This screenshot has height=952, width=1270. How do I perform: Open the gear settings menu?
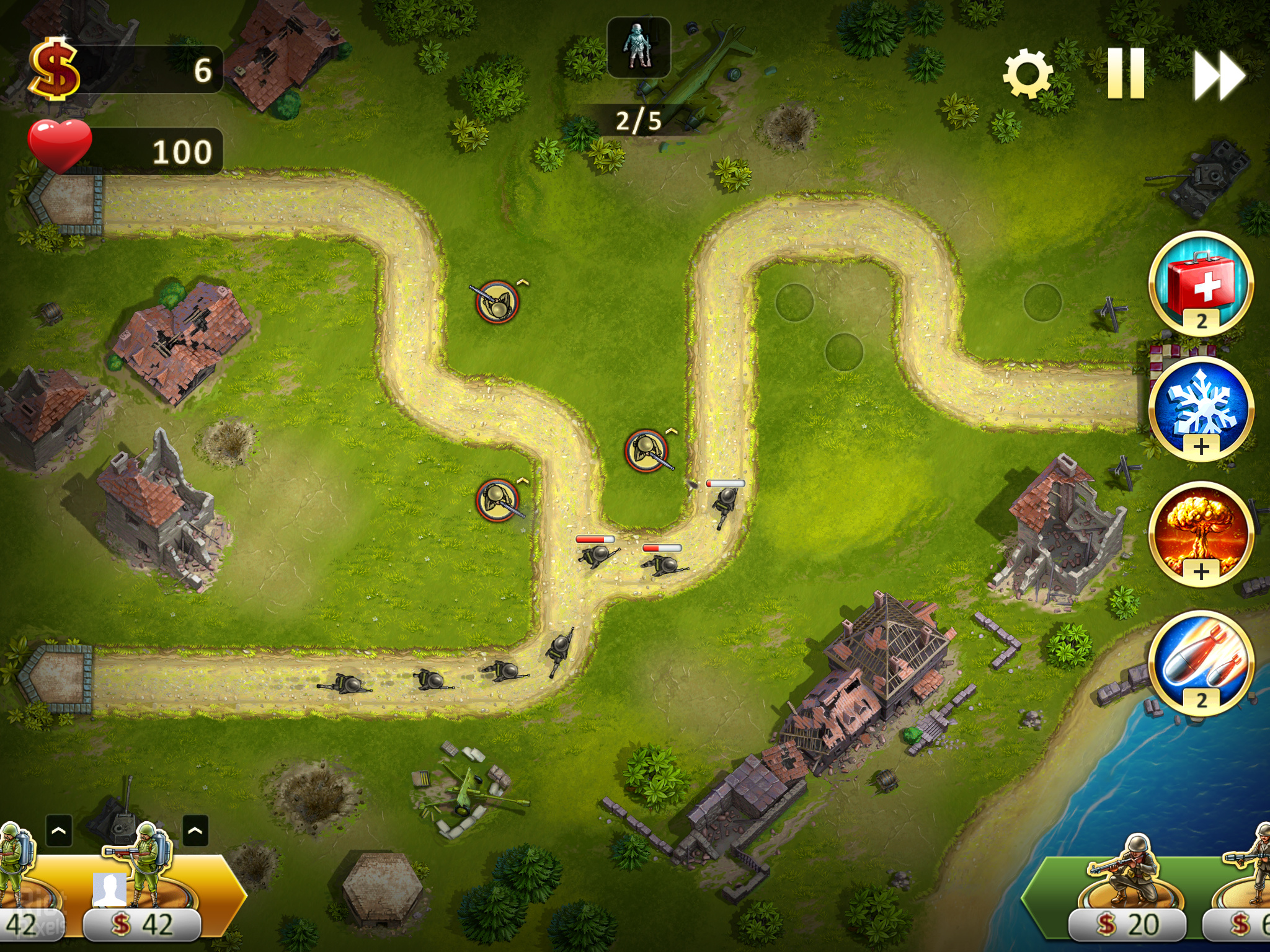pyautogui.click(x=1027, y=74)
